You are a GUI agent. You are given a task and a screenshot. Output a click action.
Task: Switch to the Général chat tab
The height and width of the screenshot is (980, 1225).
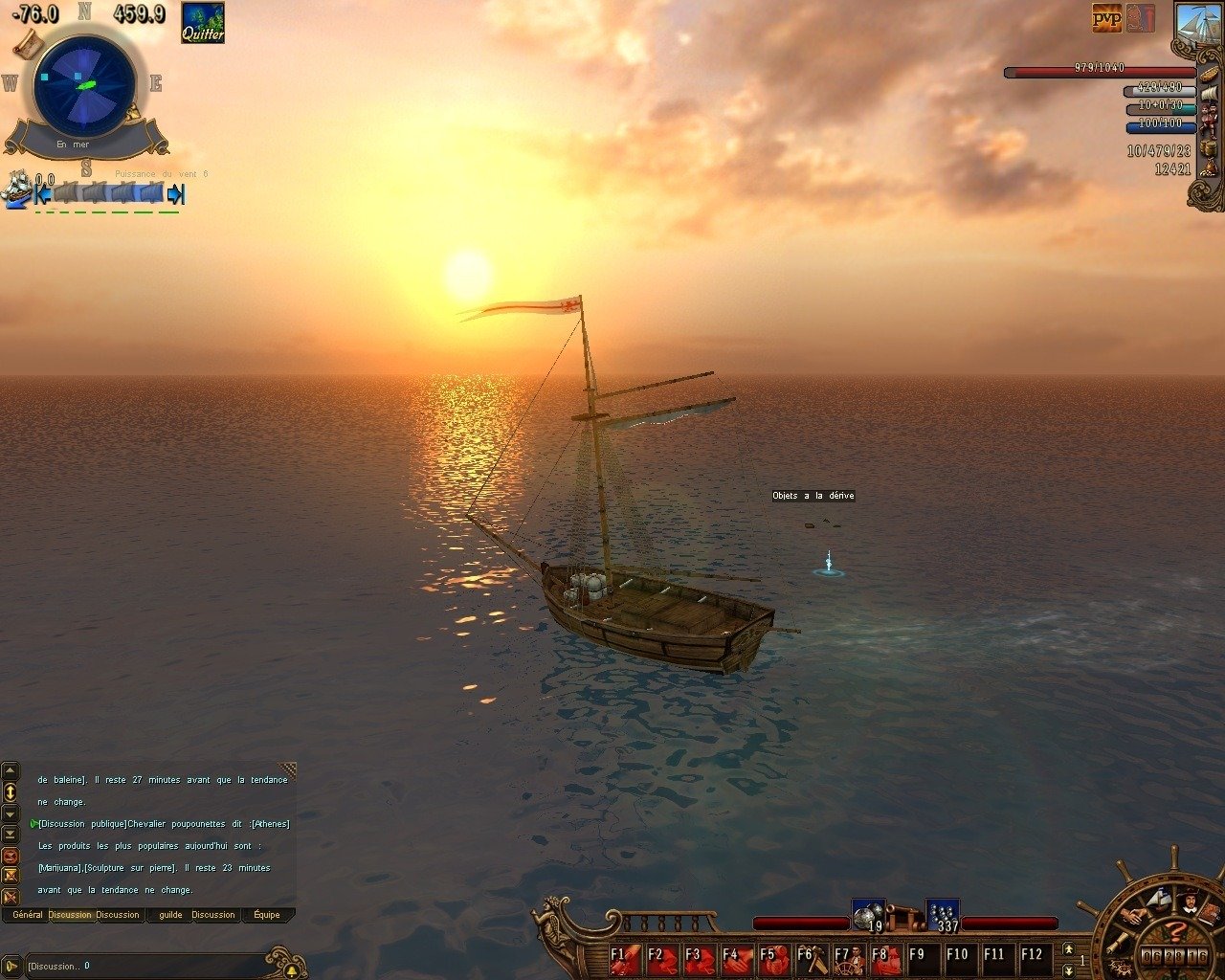pyautogui.click(x=28, y=915)
